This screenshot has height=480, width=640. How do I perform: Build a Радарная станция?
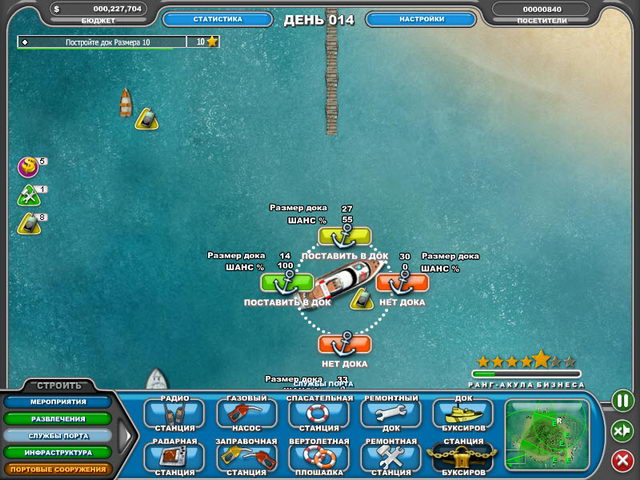click(174, 458)
